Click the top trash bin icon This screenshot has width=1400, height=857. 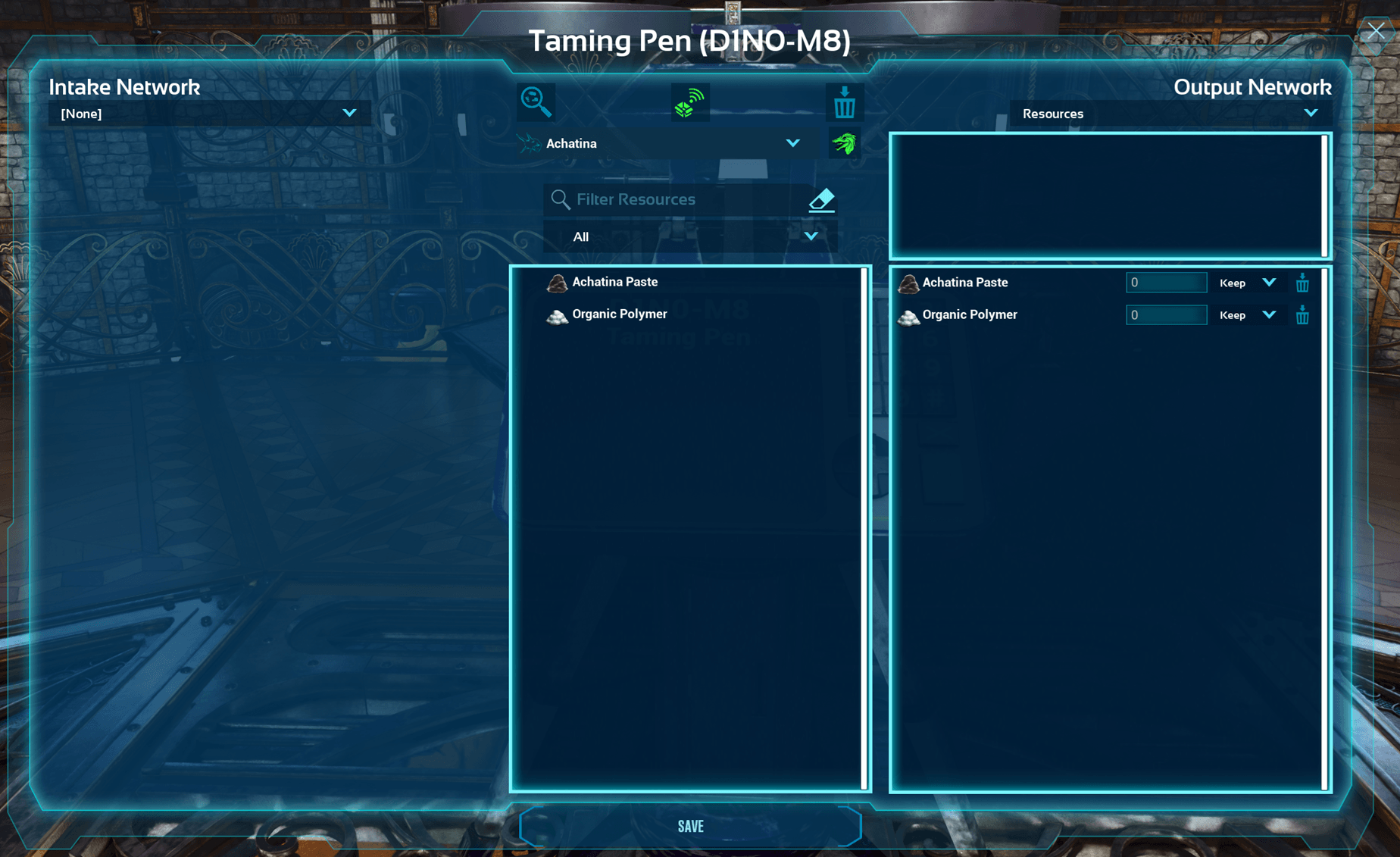point(844,102)
